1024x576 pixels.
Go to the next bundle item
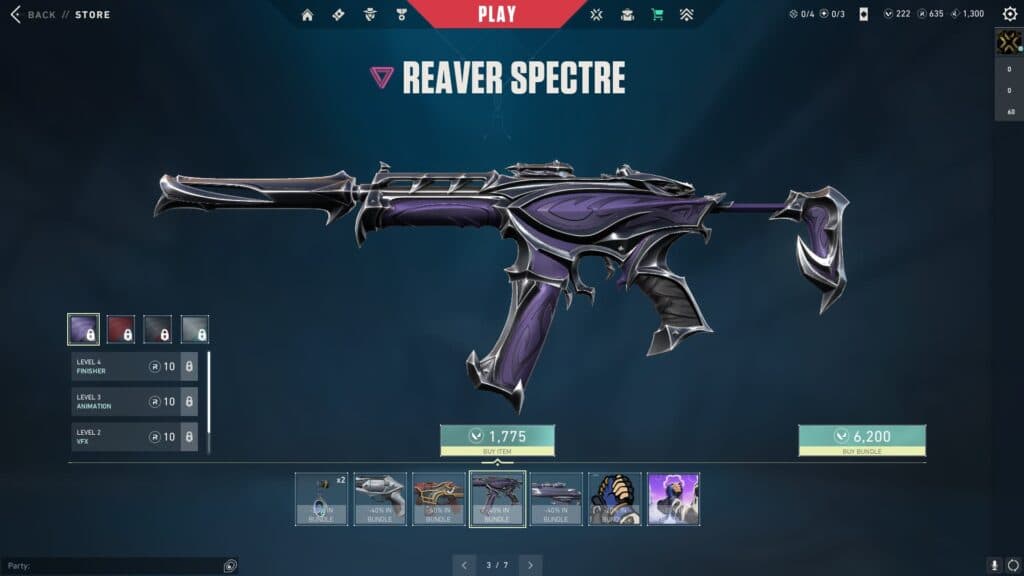(x=530, y=565)
